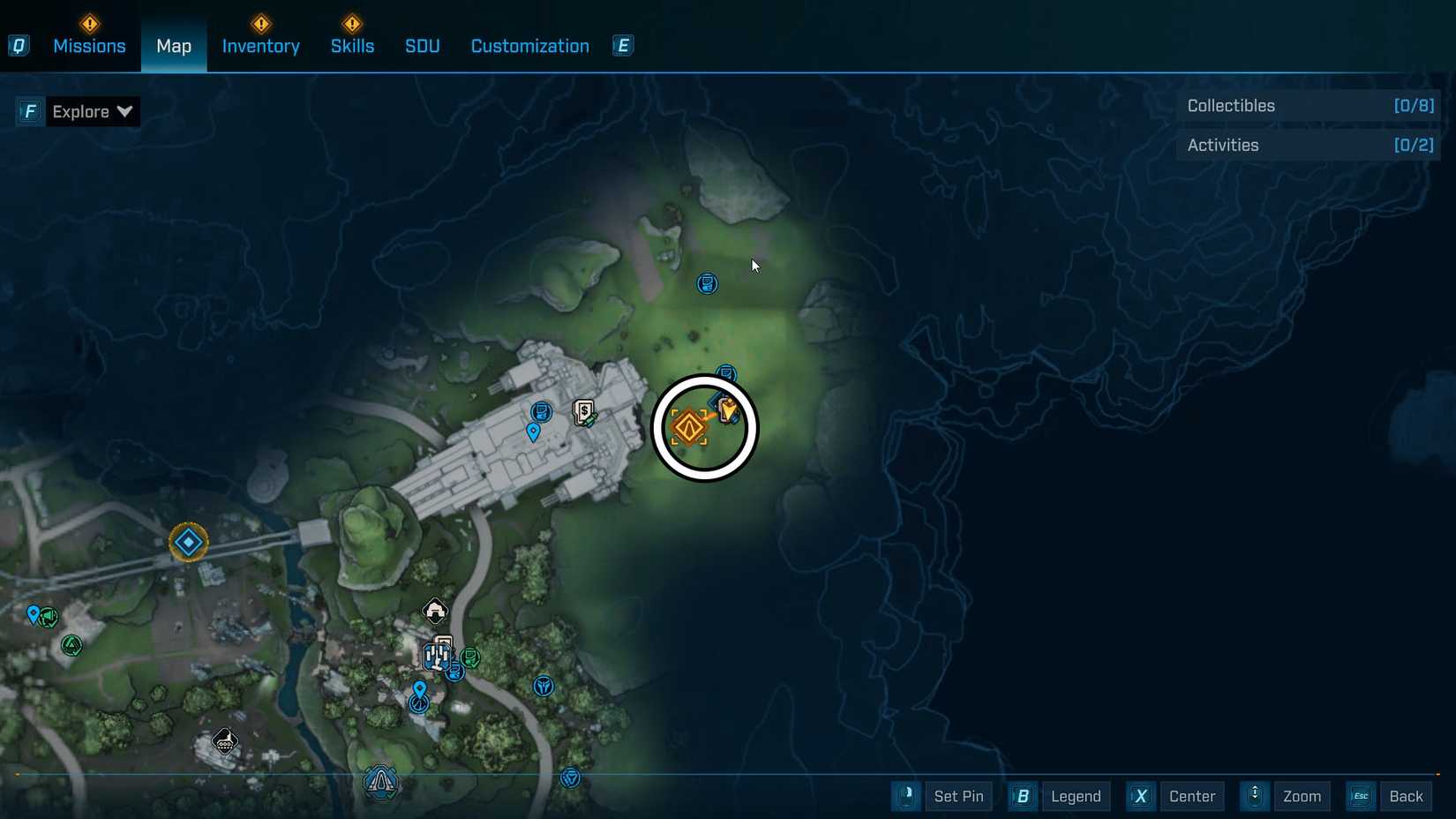1456x819 pixels.
Task: Select the green collectible icon near the settlement
Action: 71,645
